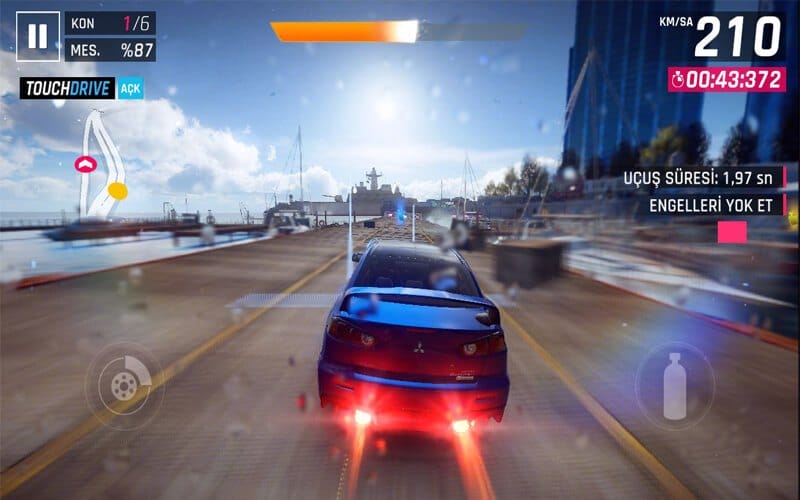The height and width of the screenshot is (500, 800).
Task: Tap the brake drift button
Action: pos(124,385)
